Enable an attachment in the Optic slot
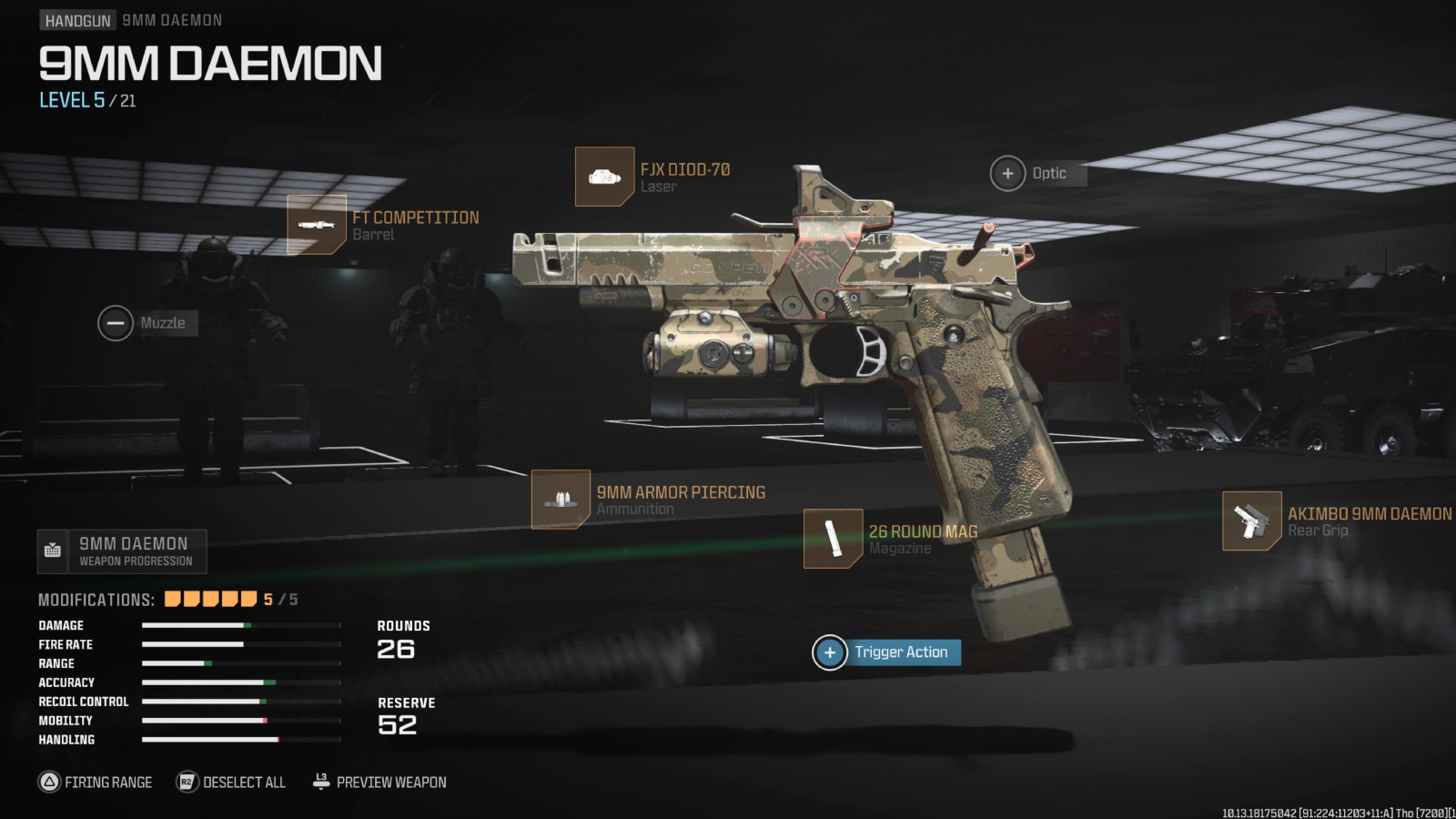This screenshot has height=819, width=1456. [1007, 173]
